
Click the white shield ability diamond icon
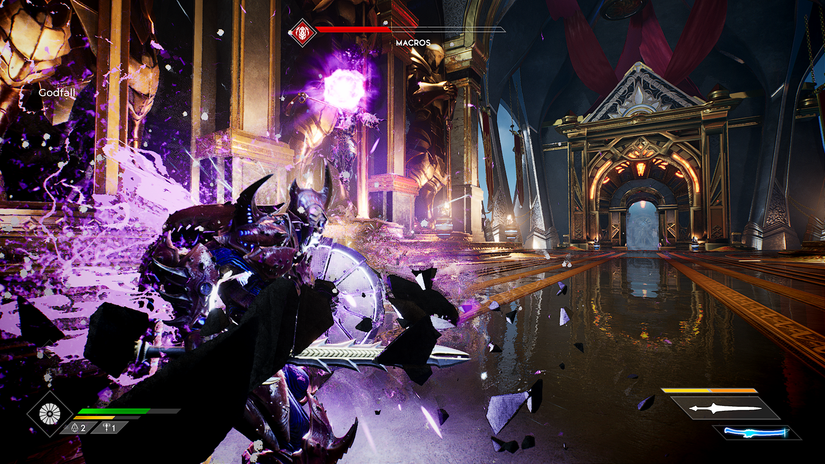tap(49, 414)
